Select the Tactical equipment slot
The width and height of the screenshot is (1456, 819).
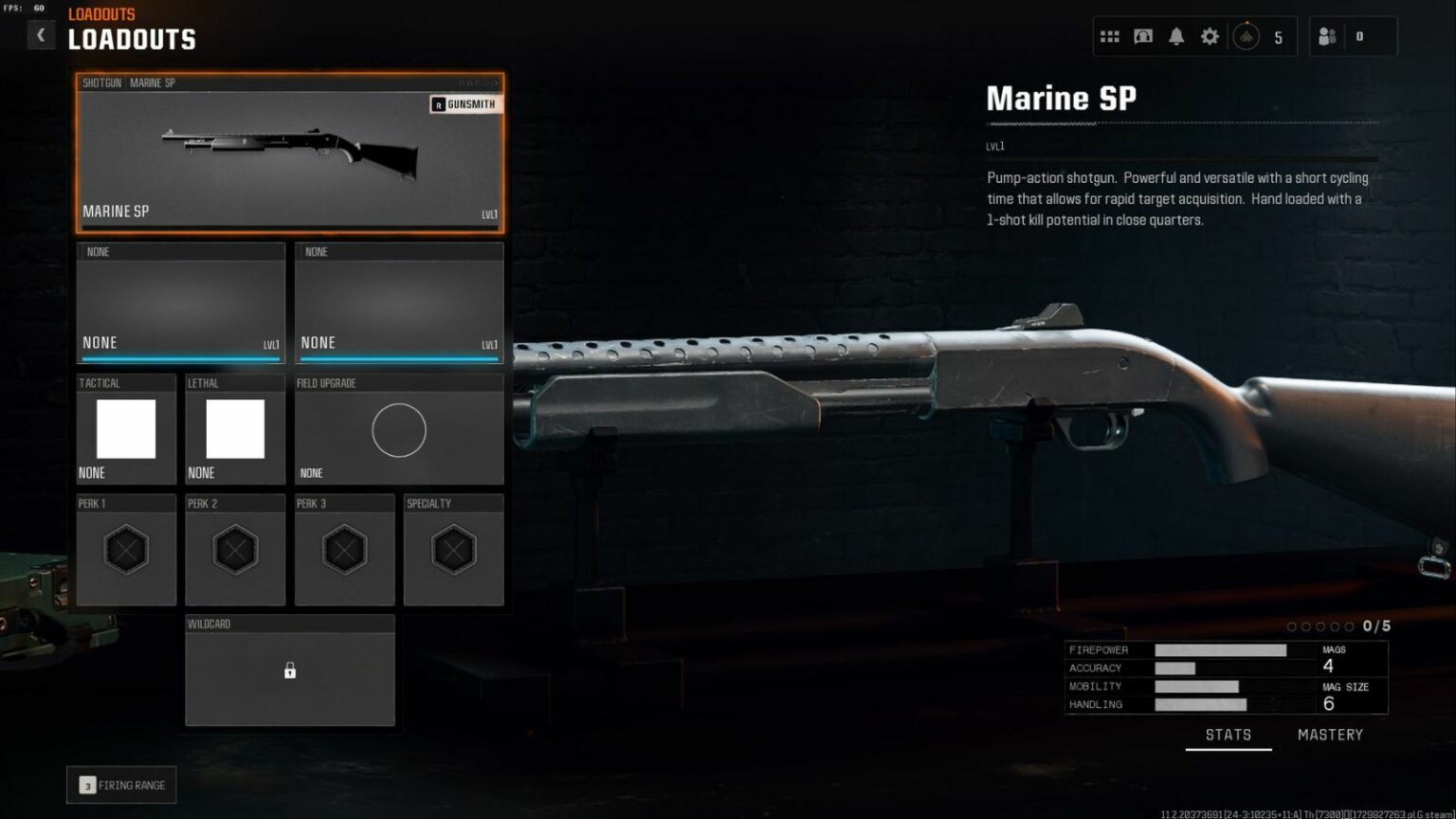126,428
